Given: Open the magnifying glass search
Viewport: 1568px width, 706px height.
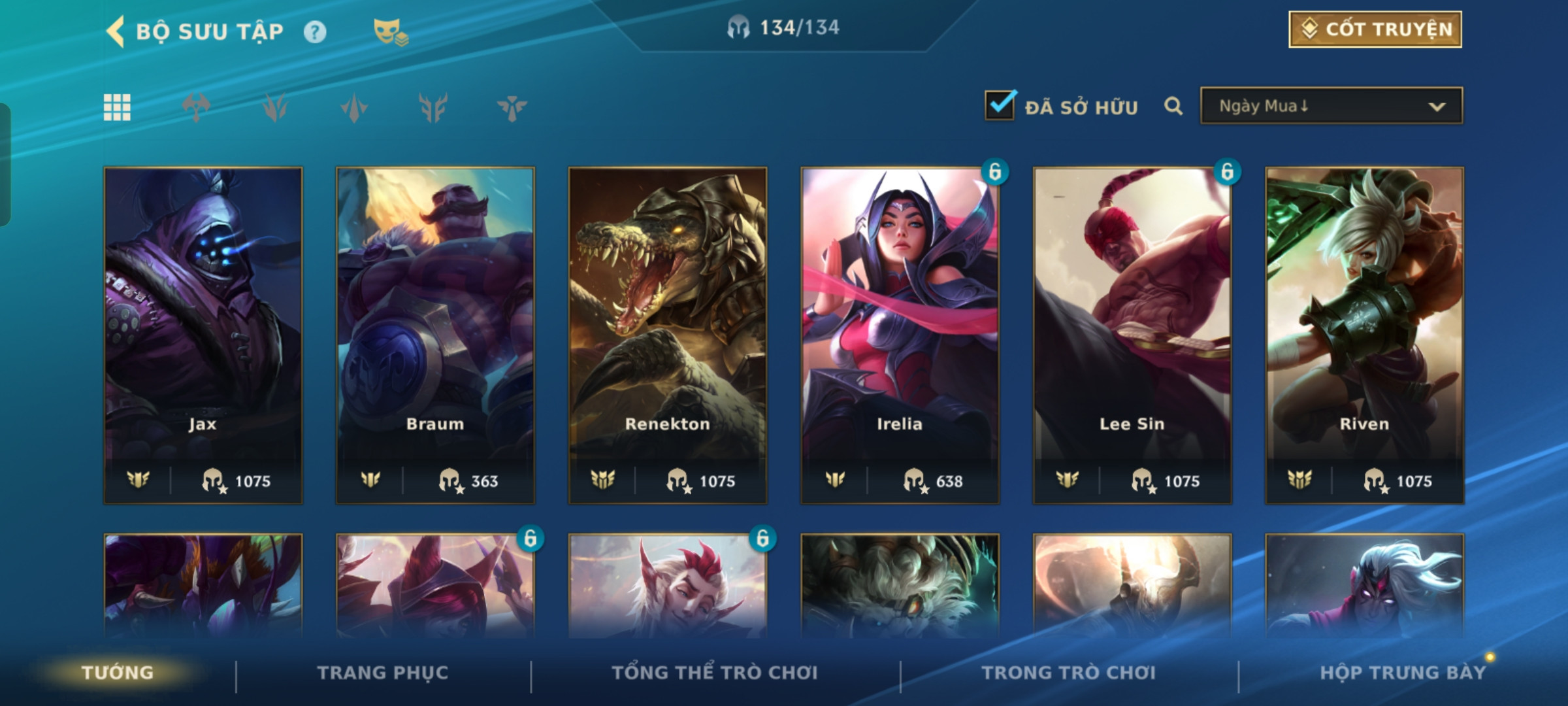Looking at the screenshot, I should [x=1173, y=107].
